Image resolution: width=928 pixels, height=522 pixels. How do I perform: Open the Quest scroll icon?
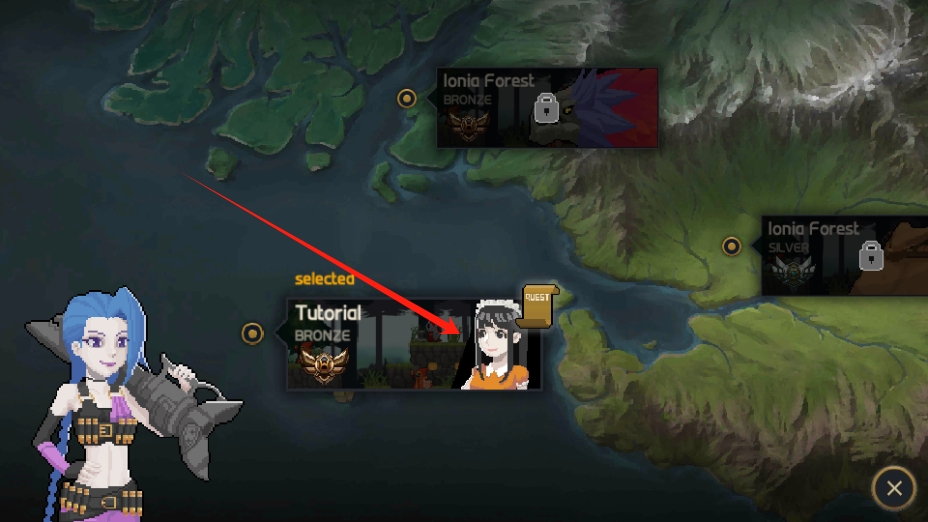click(x=539, y=306)
